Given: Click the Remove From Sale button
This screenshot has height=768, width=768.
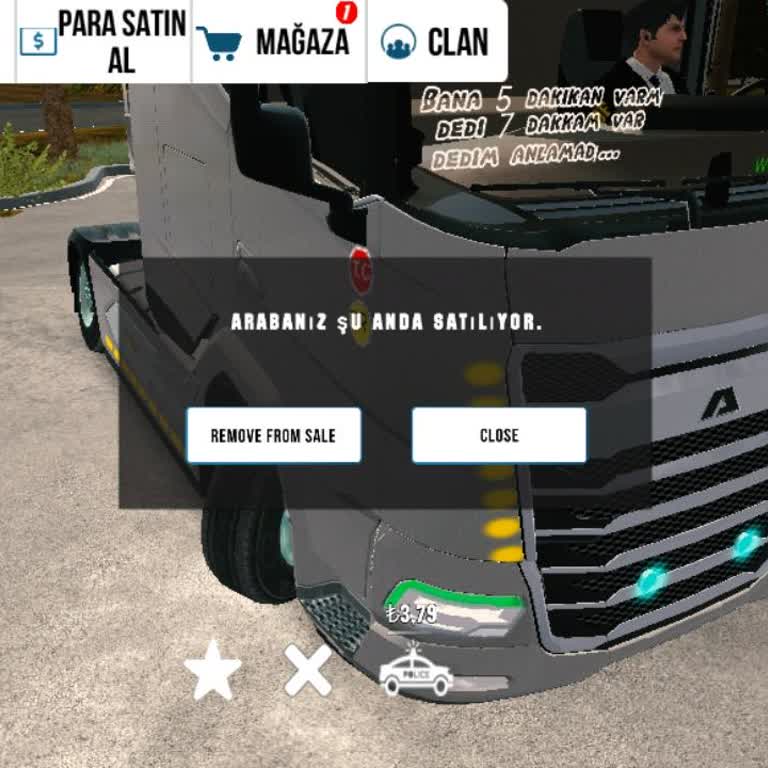Looking at the screenshot, I should click(273, 435).
